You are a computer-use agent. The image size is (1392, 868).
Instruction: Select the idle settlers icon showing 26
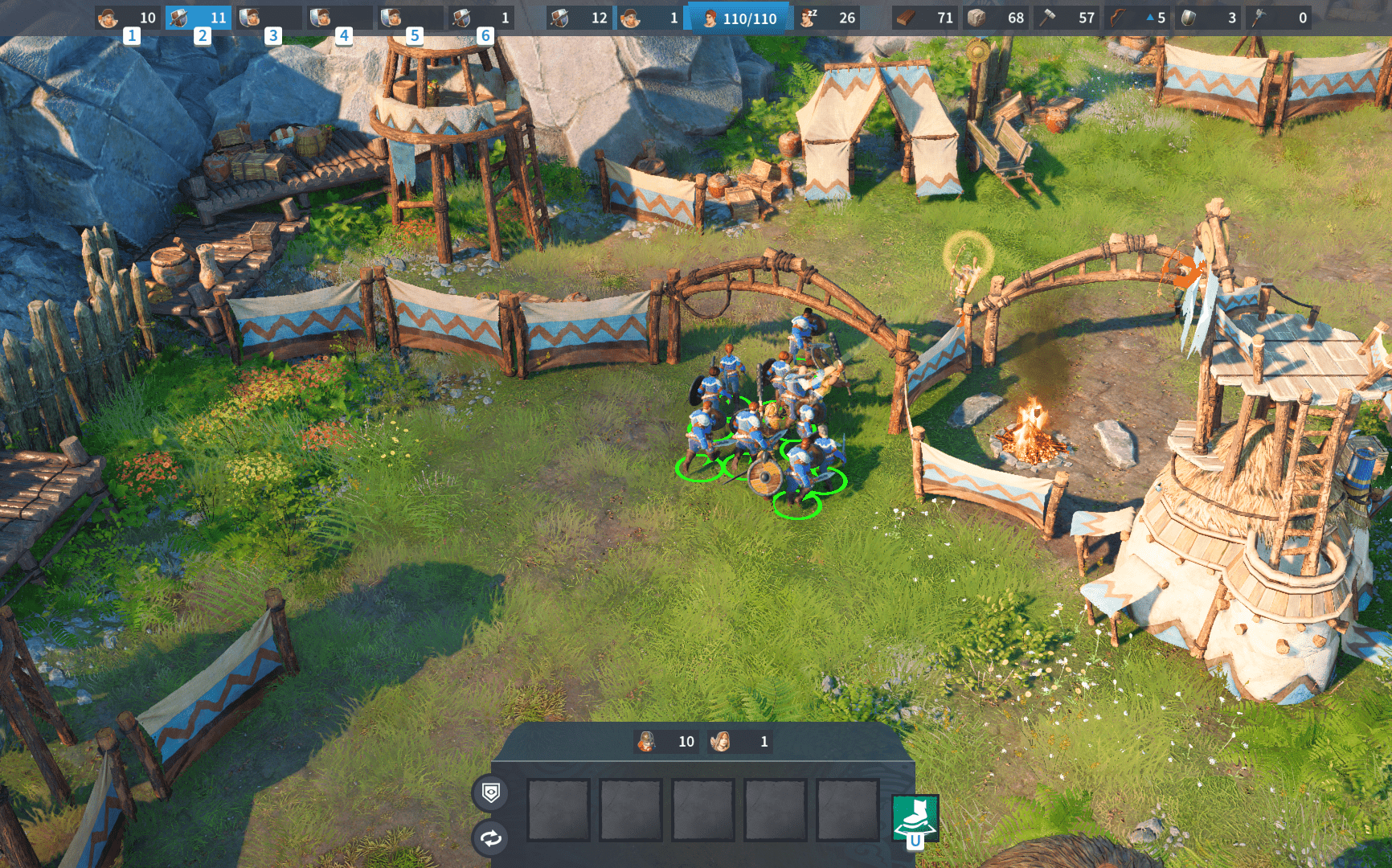(829, 18)
